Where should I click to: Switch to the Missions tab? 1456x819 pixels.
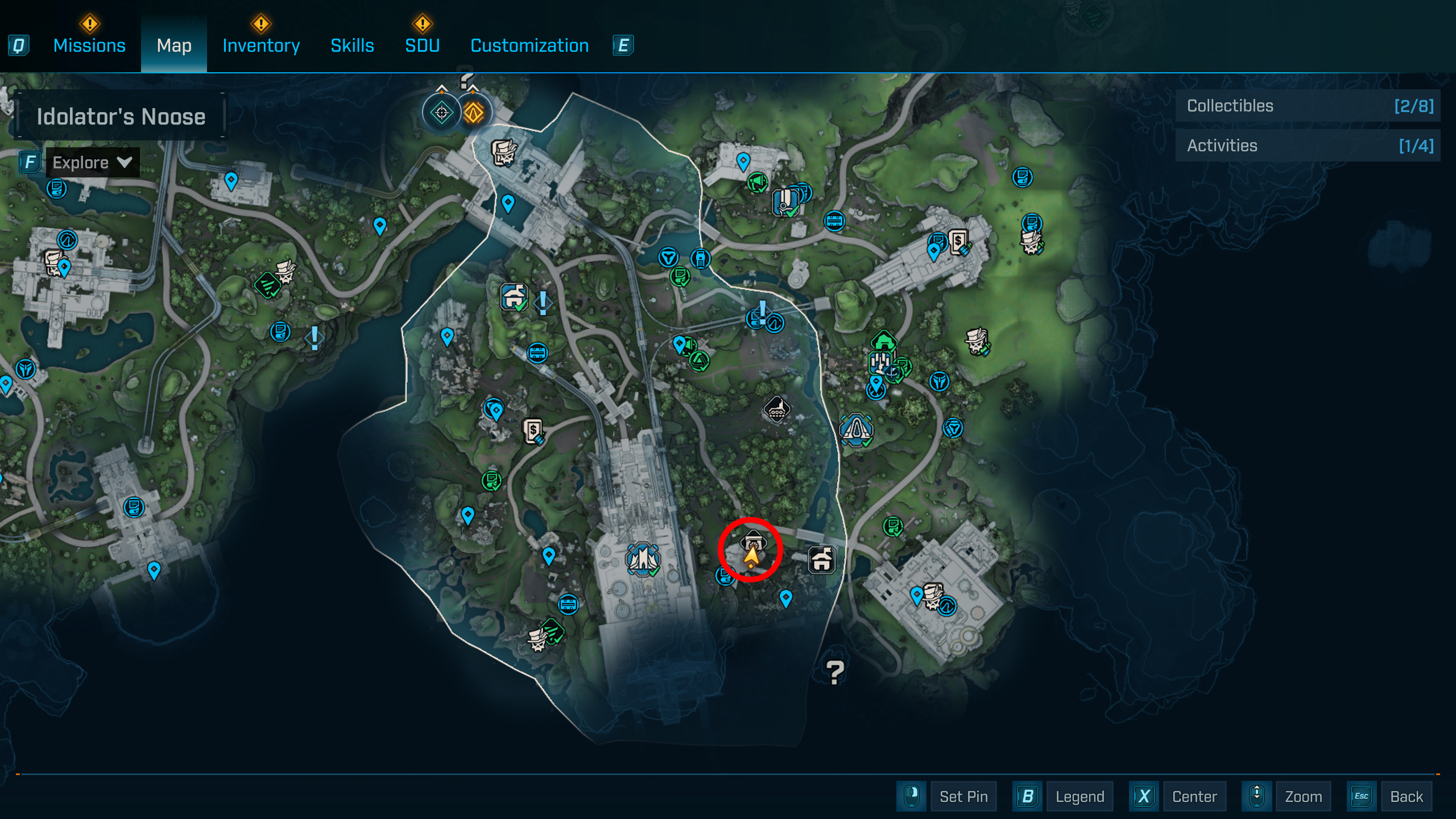click(x=89, y=45)
